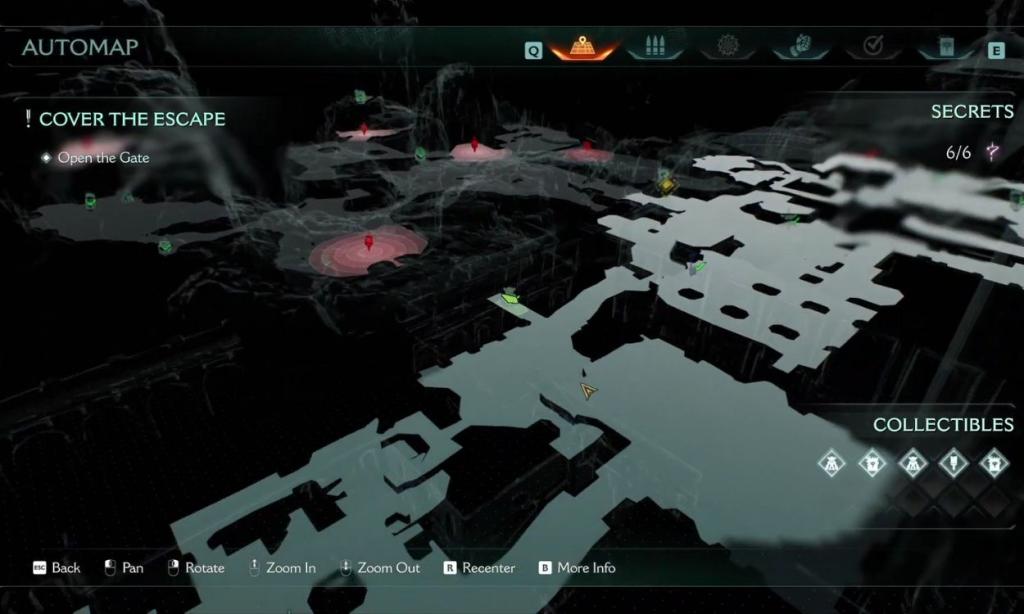Select the brush-shaped collectible icon
The image size is (1024, 614).
953,462
